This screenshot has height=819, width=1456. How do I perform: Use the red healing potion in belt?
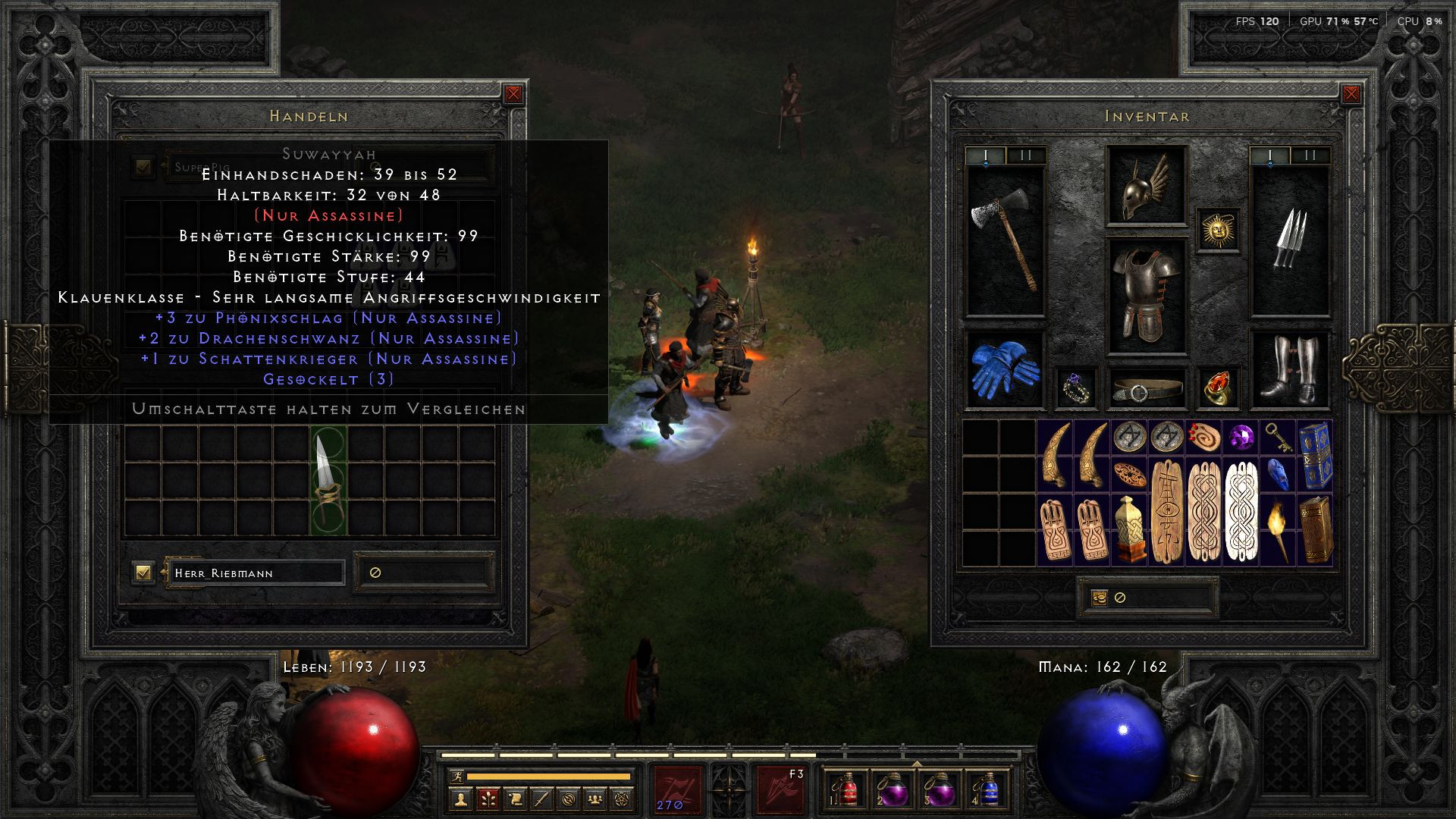click(x=849, y=790)
